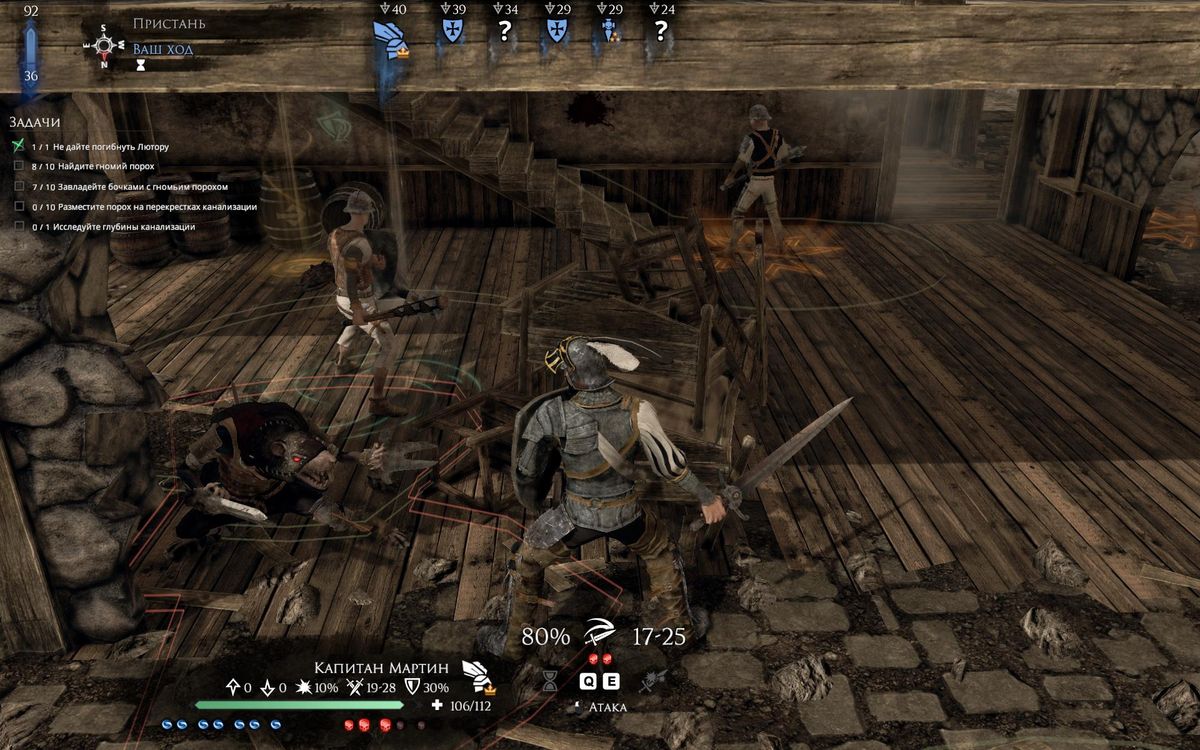Click the "Не дайте погибнуть Лютору" objective
The width and height of the screenshot is (1200, 750).
tap(112, 147)
